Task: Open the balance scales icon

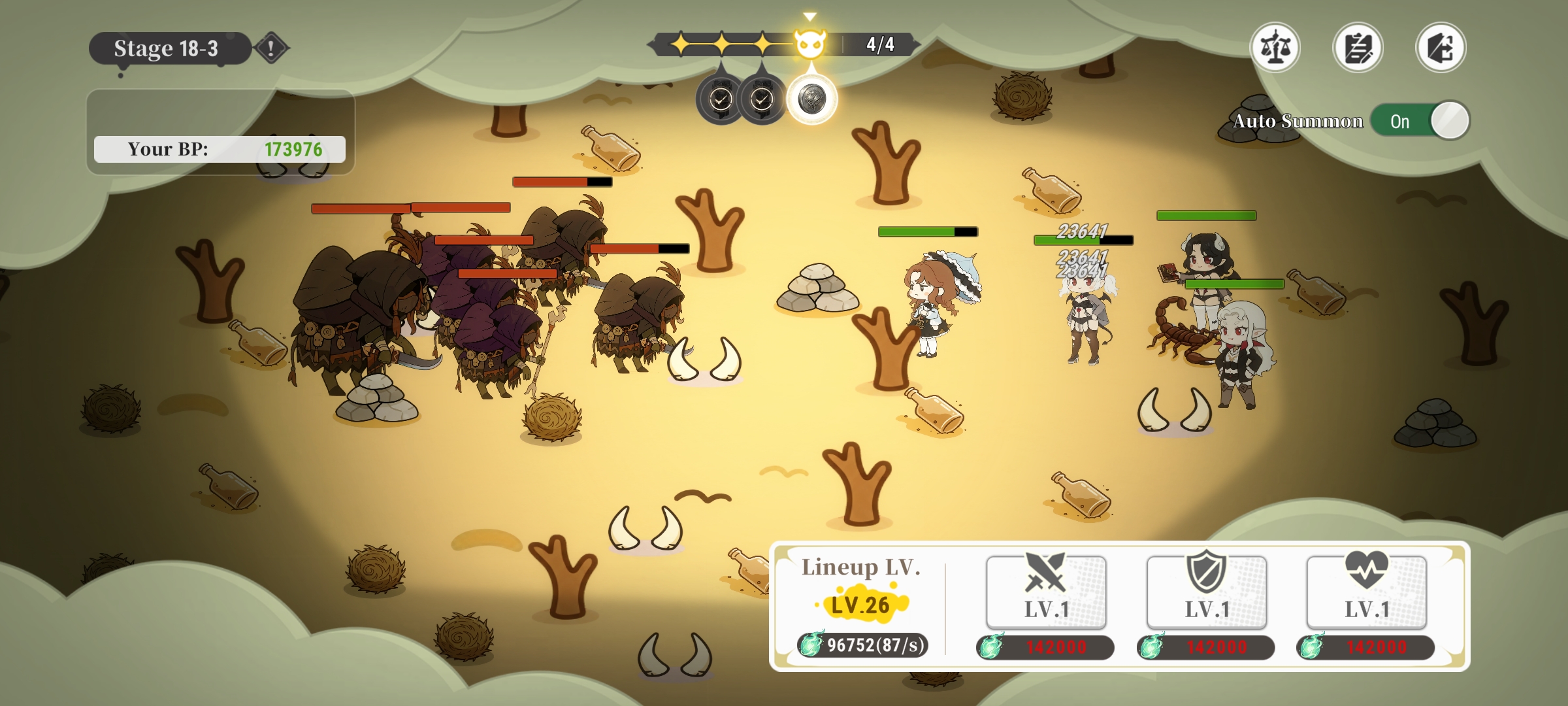Action: coord(1275,48)
